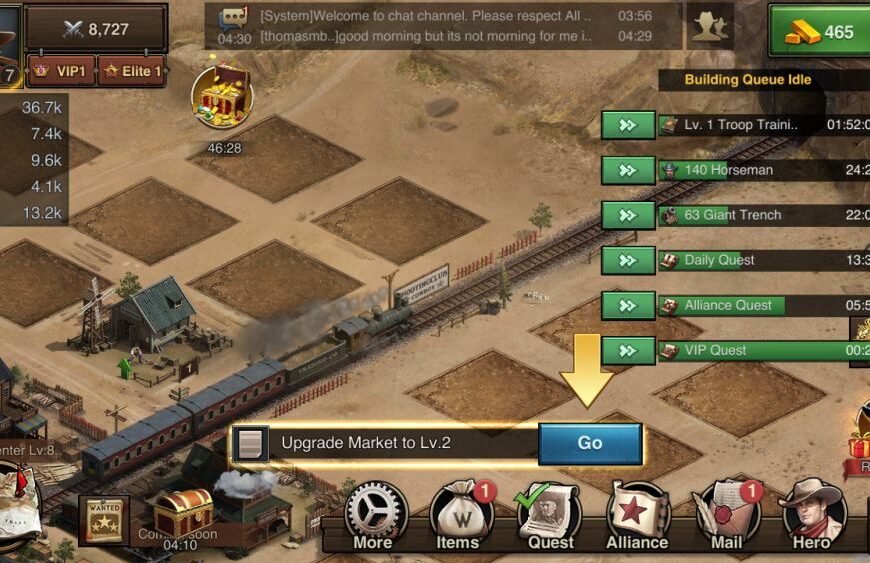Open the Alliance menu
The width and height of the screenshot is (870, 563).
[x=637, y=515]
